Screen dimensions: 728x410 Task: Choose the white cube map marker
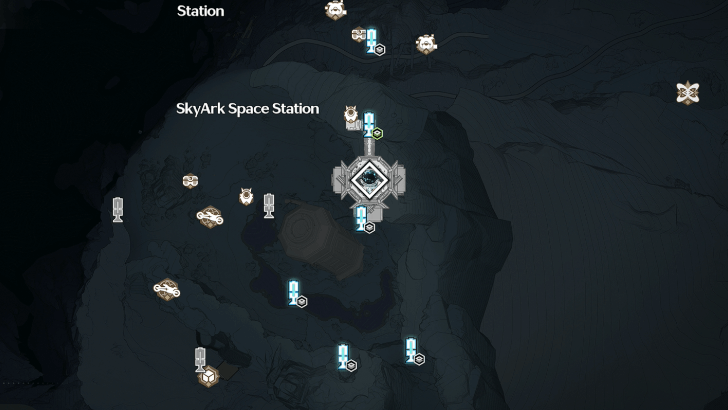click(x=207, y=376)
